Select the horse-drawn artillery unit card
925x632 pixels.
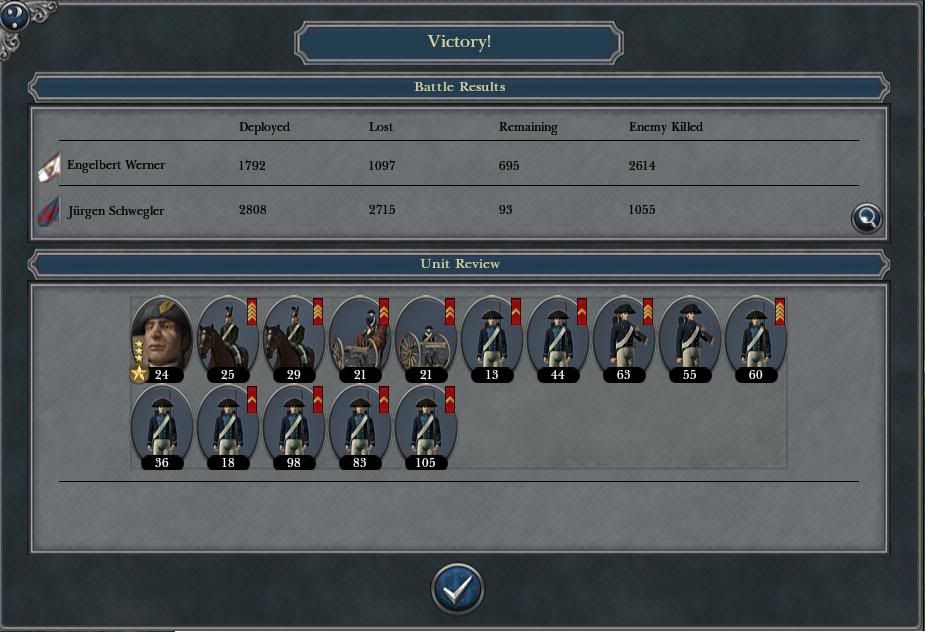359,335
